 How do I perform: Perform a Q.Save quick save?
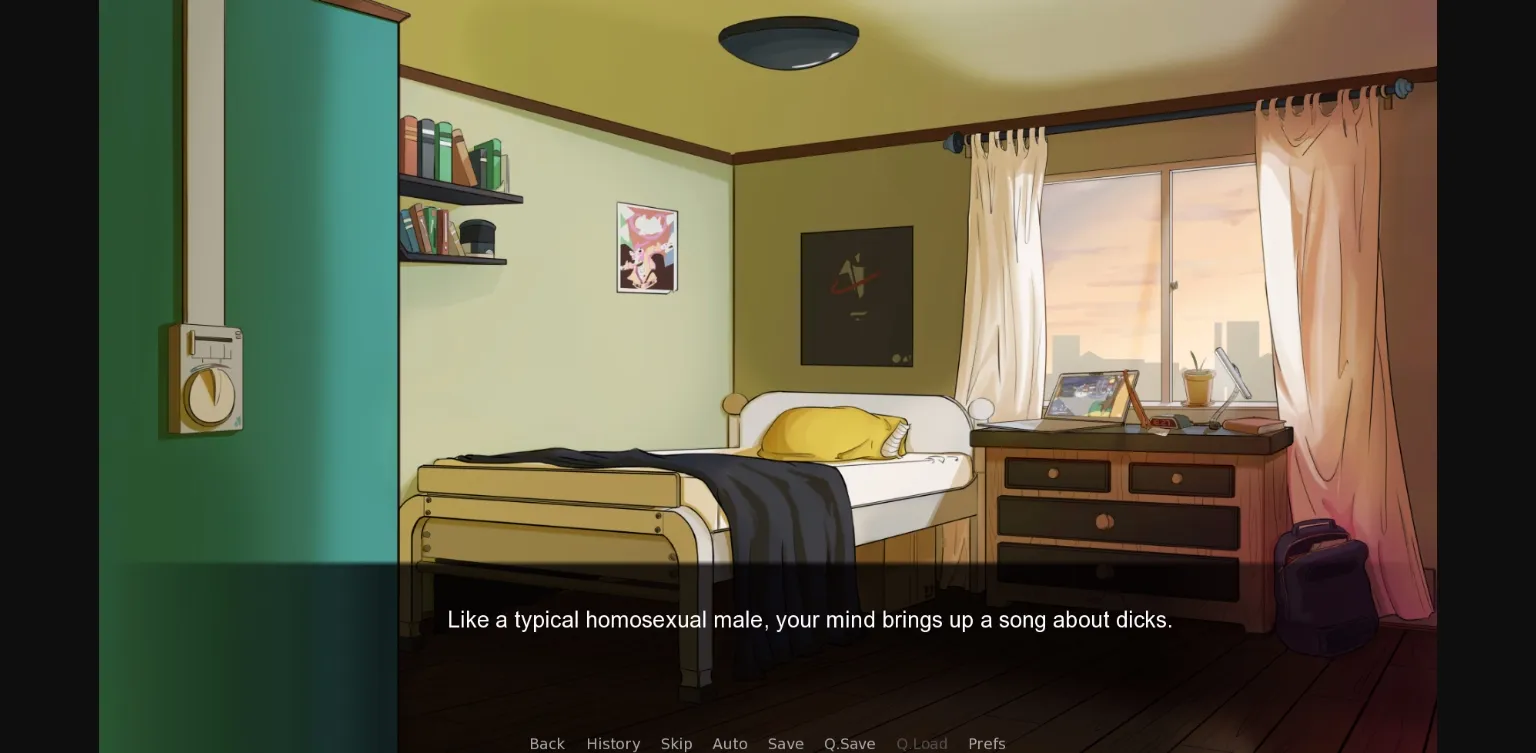[x=849, y=744]
